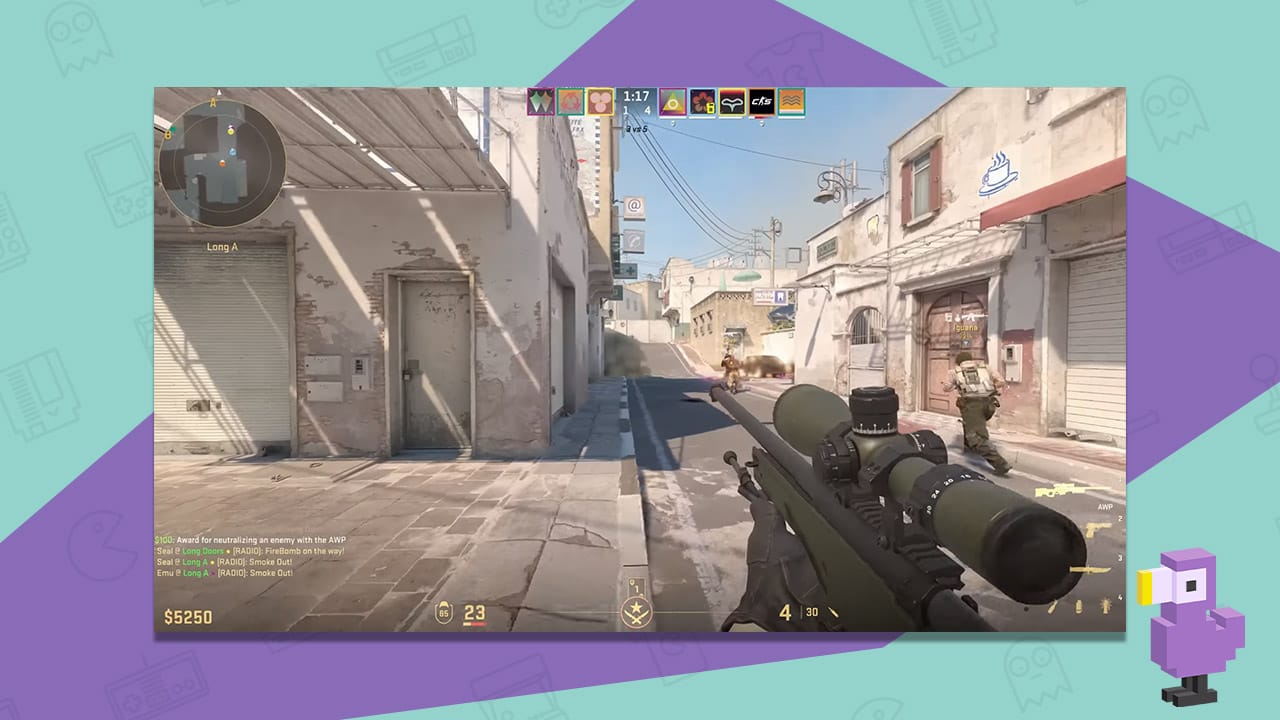
Task: Select the CKS logo avatar in the enemy roster
Action: [761, 100]
